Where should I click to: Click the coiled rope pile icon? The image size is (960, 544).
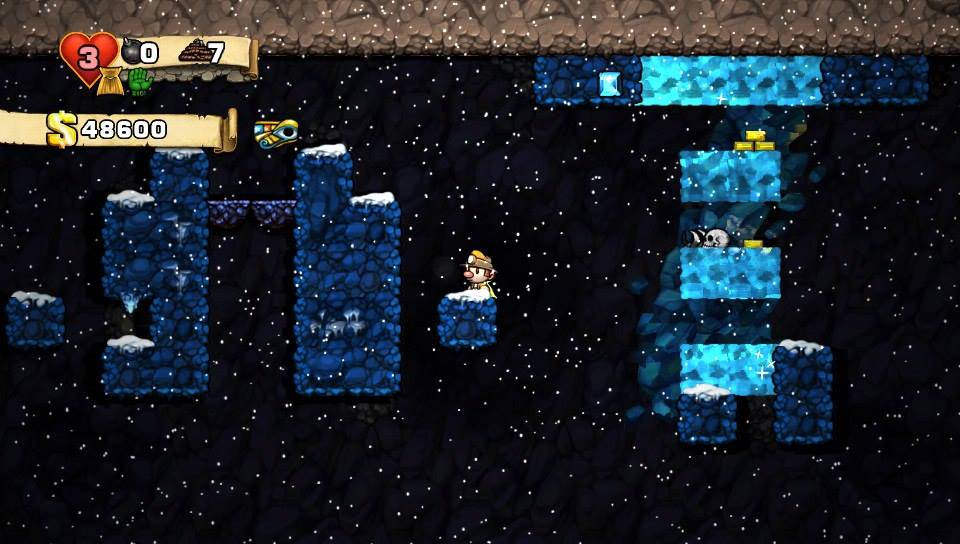point(192,52)
